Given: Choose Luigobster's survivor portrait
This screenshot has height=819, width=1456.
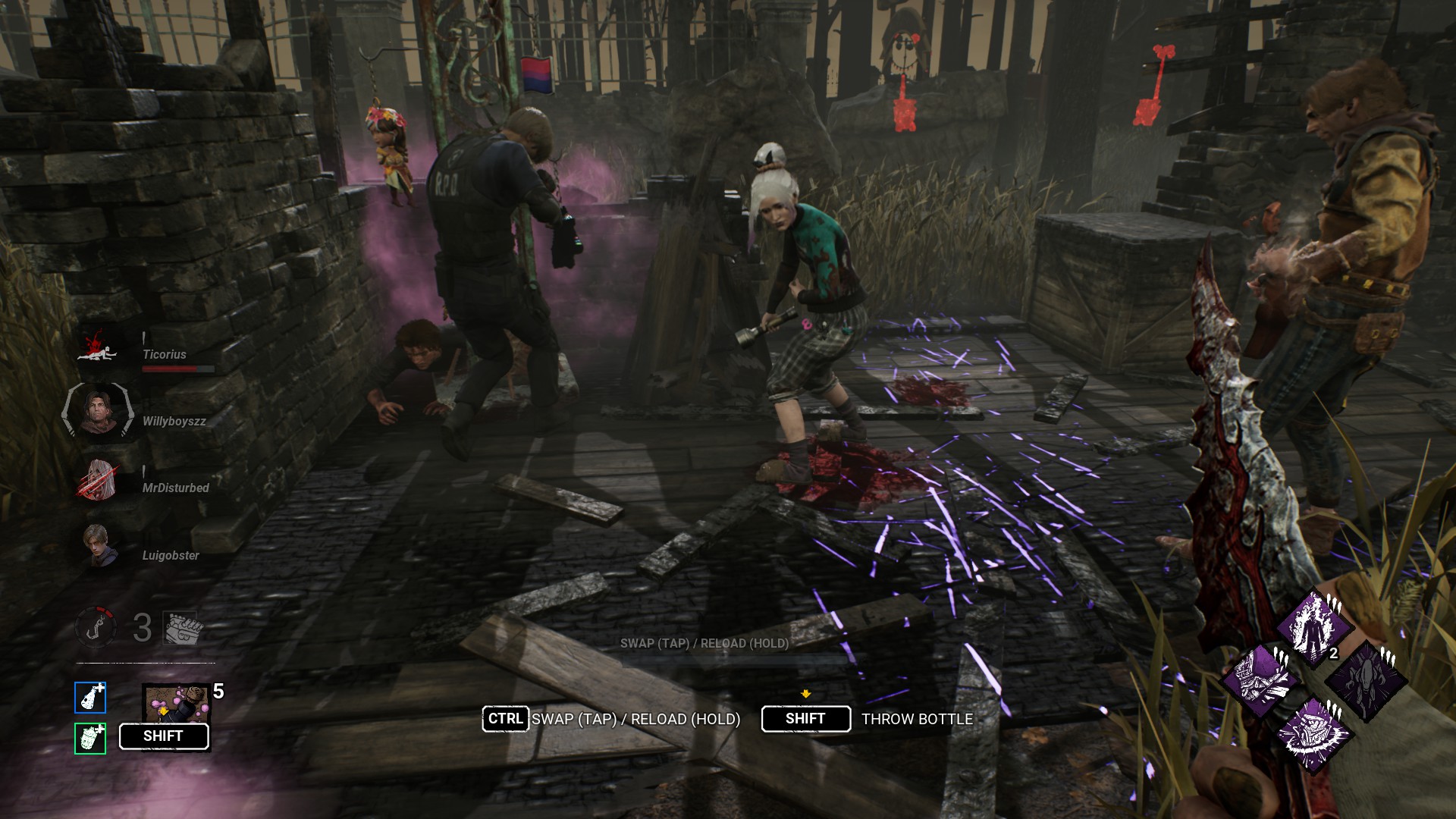Looking at the screenshot, I should [x=99, y=546].
